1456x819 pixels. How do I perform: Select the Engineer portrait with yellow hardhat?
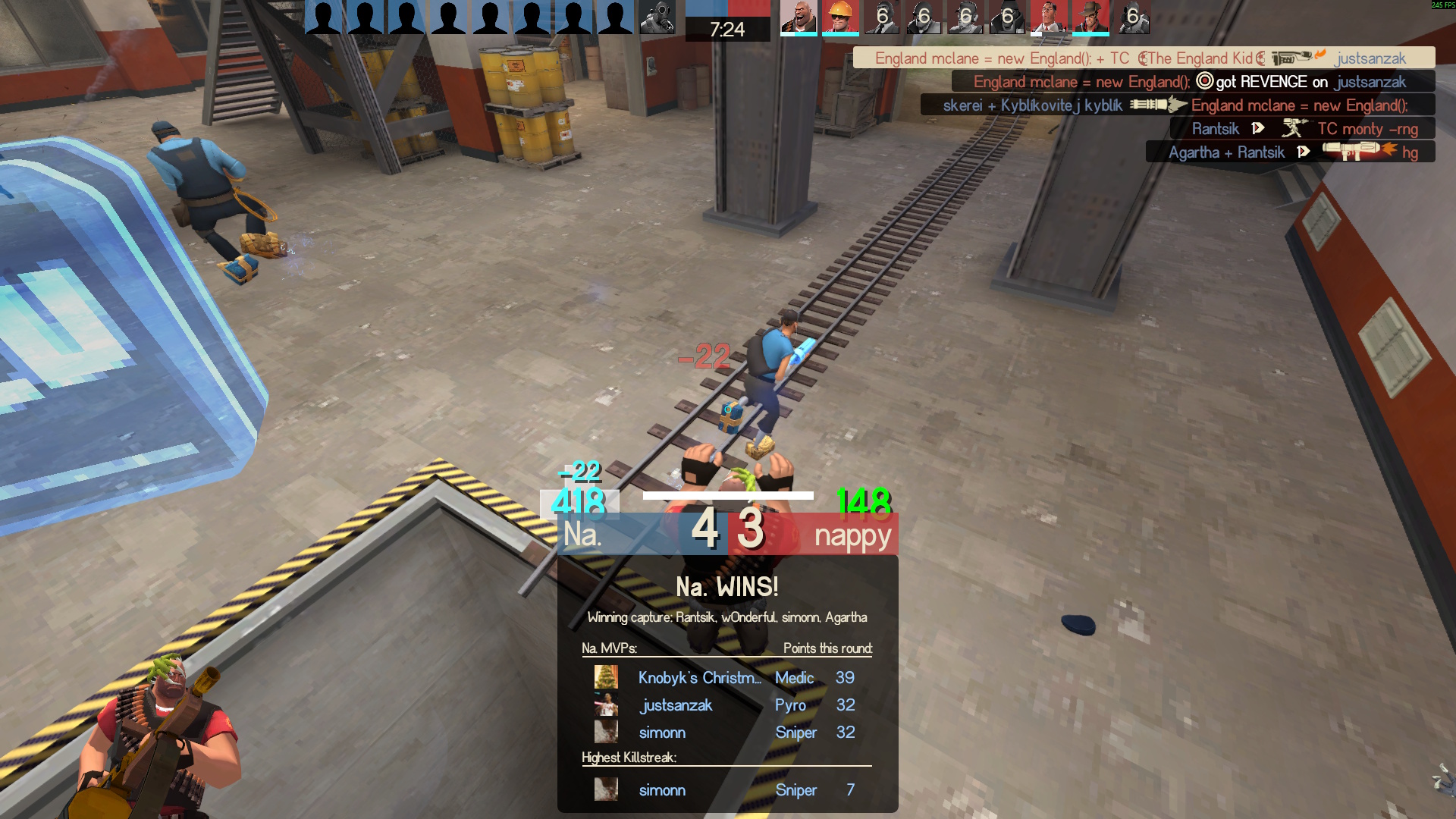[839, 17]
